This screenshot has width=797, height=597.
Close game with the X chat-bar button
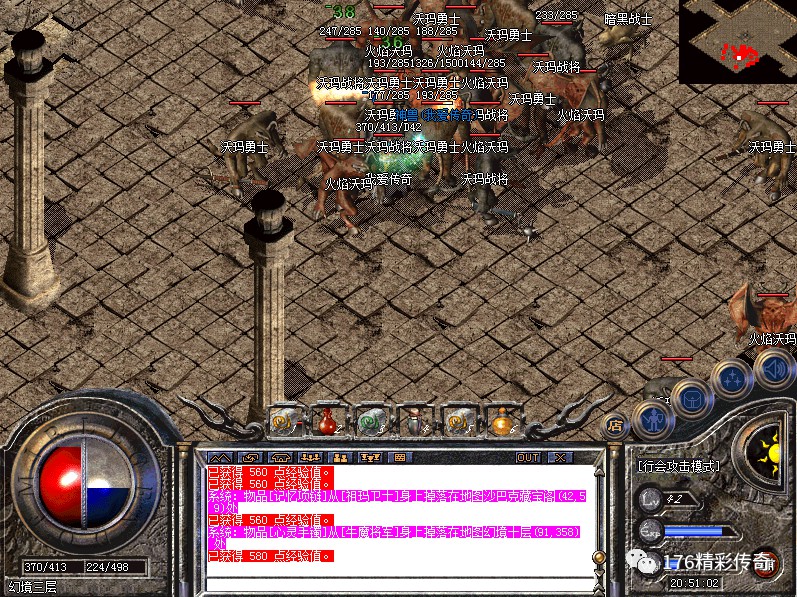pyautogui.click(x=559, y=457)
